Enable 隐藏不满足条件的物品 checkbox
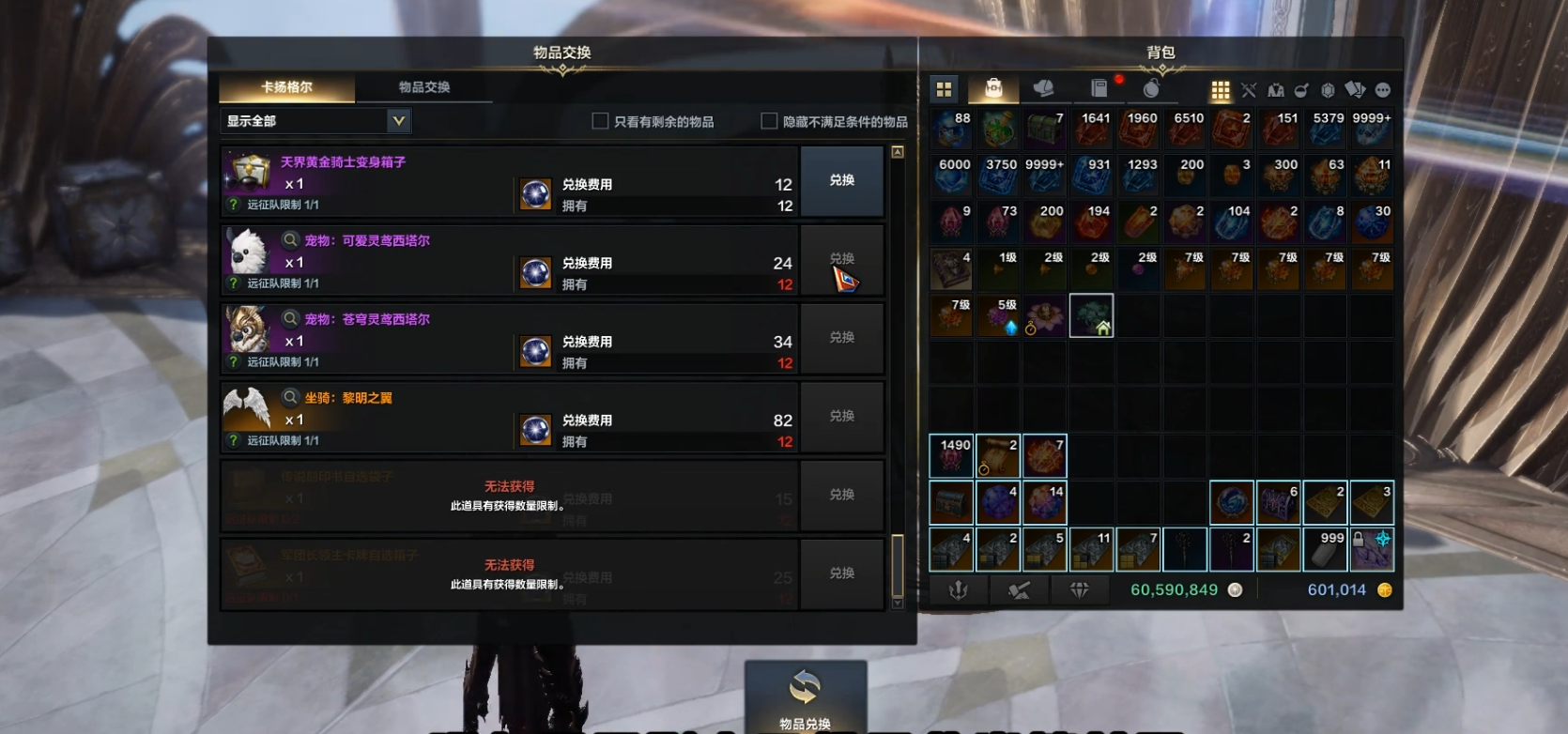The width and height of the screenshot is (1568, 734). click(769, 121)
